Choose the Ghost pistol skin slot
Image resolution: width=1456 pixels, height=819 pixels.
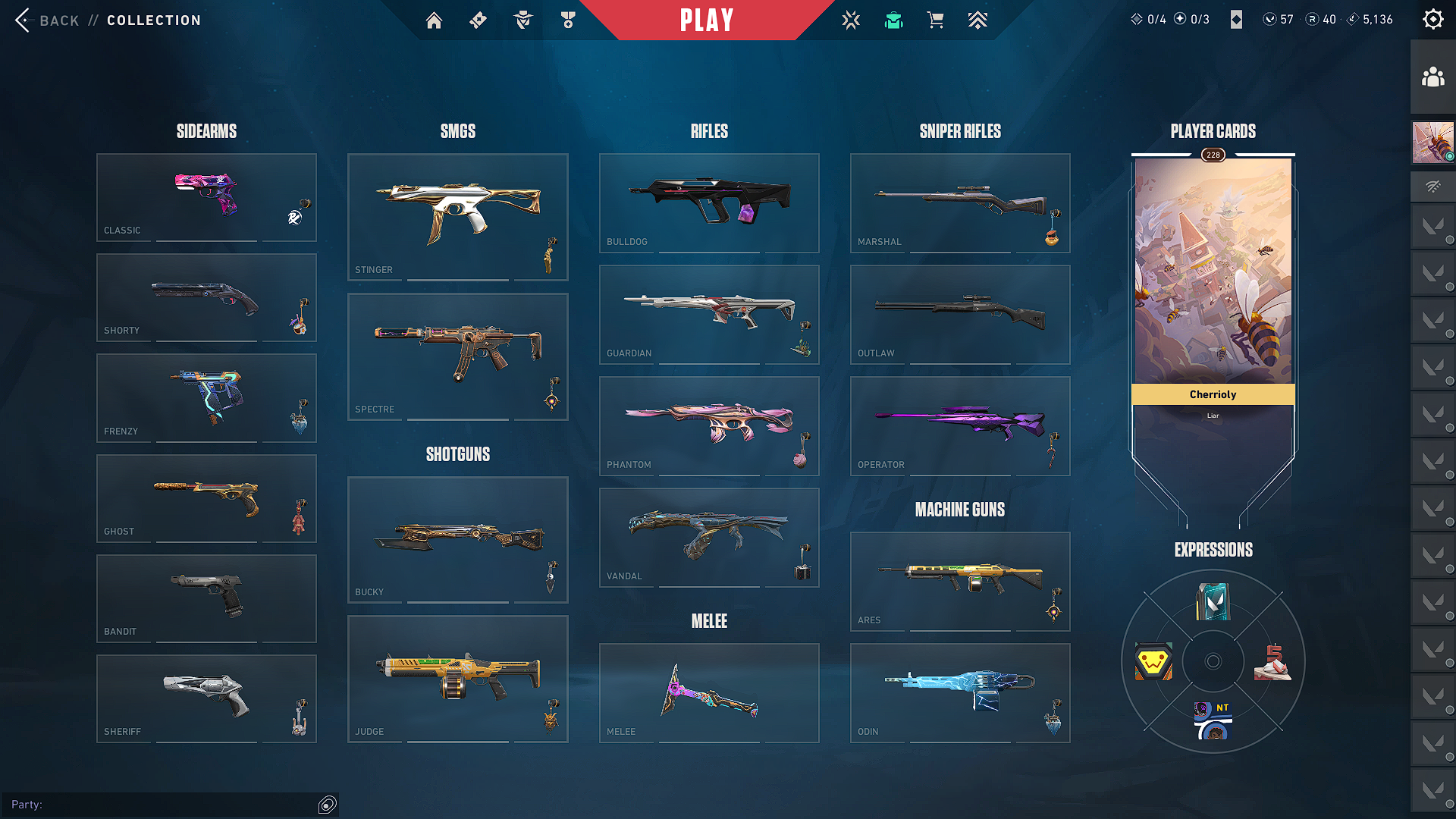[x=206, y=498]
